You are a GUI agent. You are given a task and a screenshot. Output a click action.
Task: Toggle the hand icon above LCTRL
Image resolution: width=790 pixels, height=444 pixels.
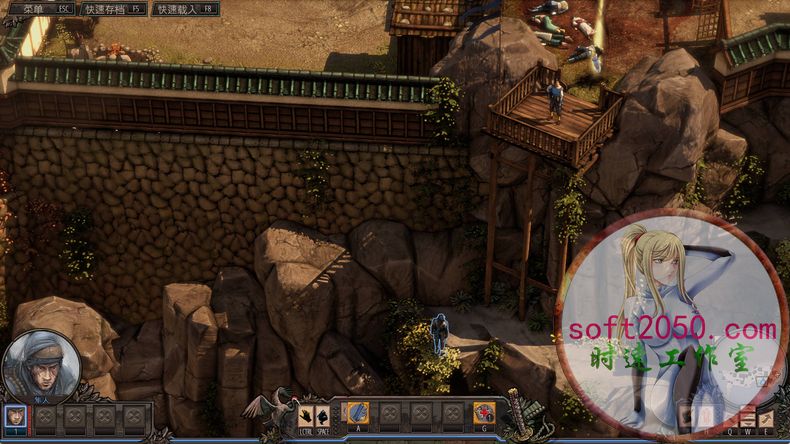(x=306, y=412)
